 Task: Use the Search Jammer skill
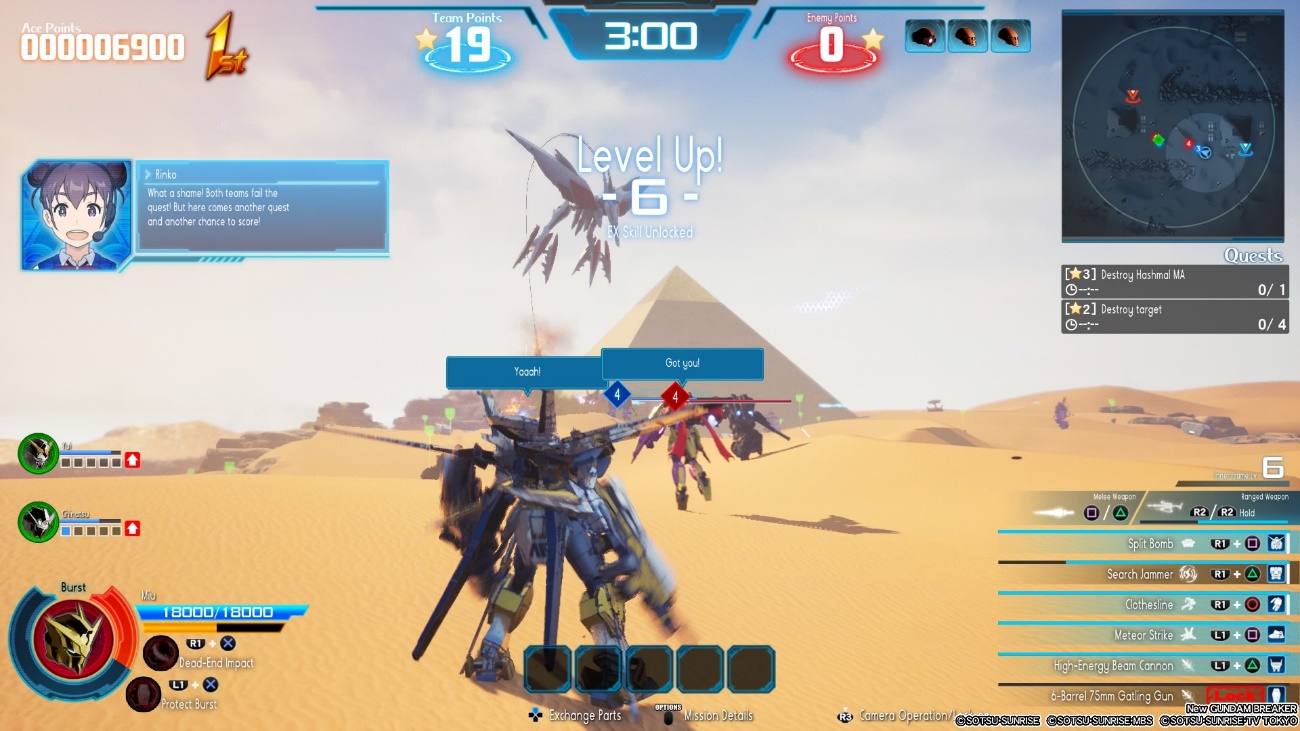click(1140, 575)
